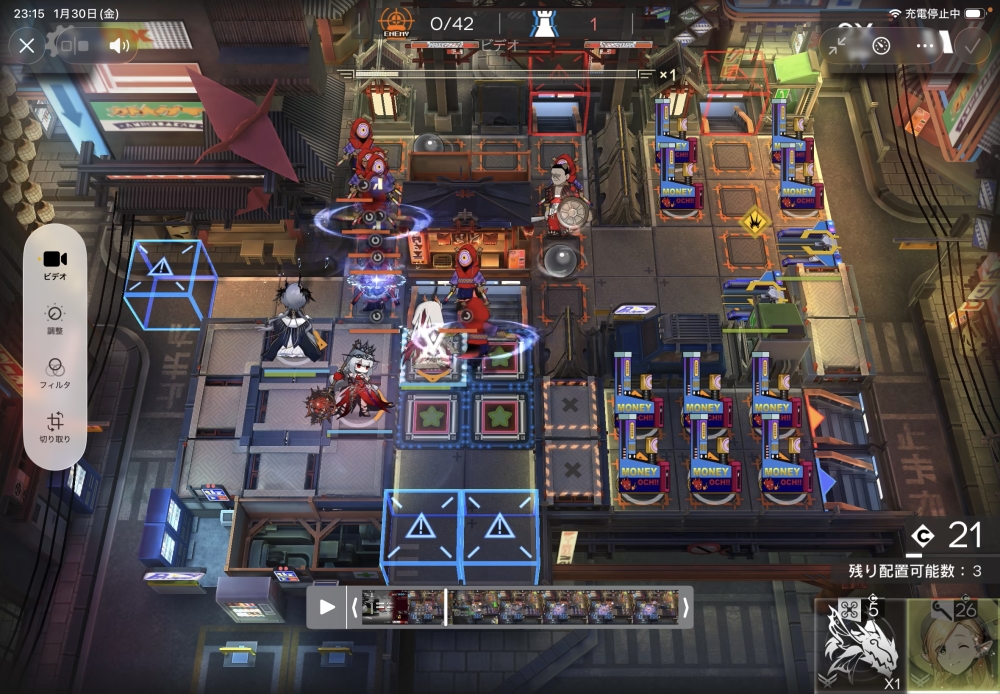1000x694 pixels.
Task: Play the video from the timeline bar
Action: click(x=327, y=607)
